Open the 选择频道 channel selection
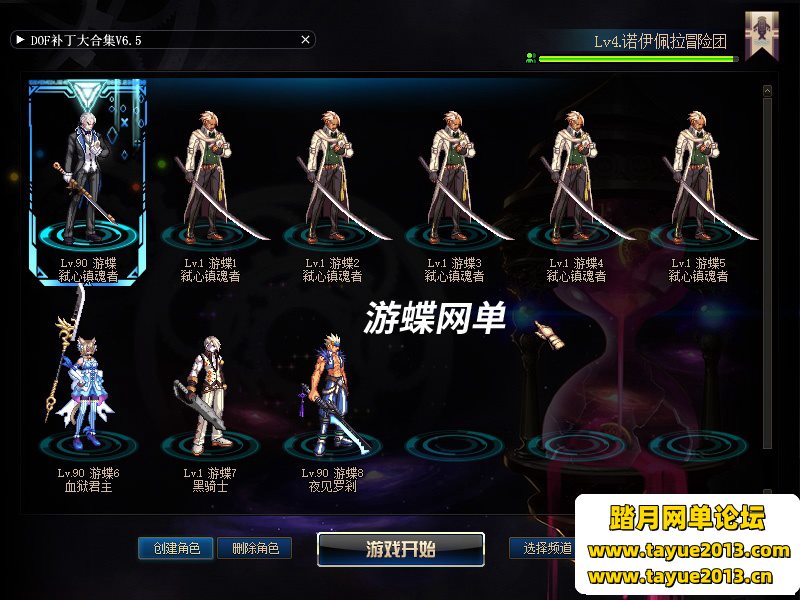This screenshot has width=800, height=600. click(x=543, y=548)
